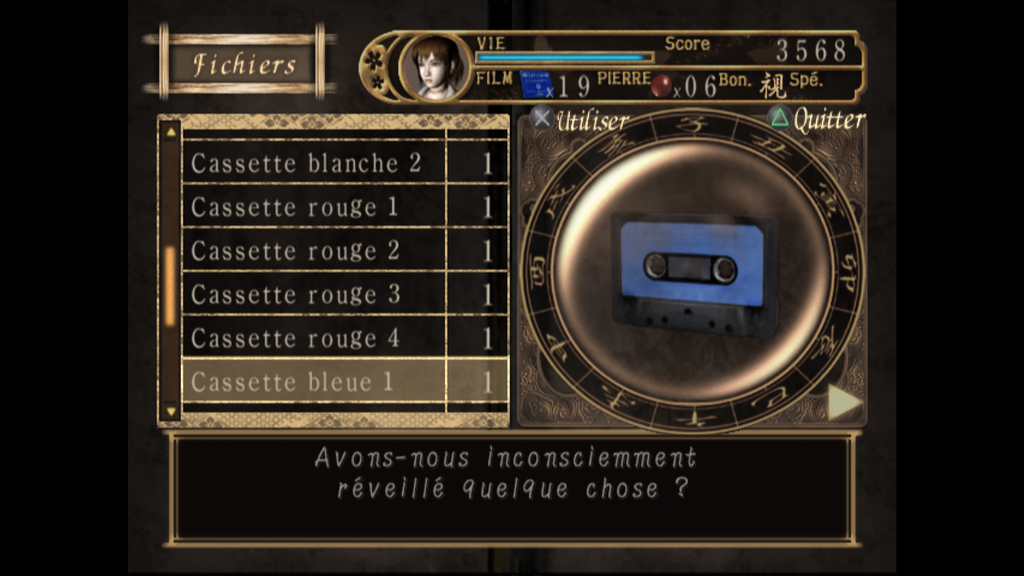Select the highlighted Cassette bleue 1 row
Image resolution: width=1024 pixels, height=576 pixels.
pyautogui.click(x=292, y=382)
